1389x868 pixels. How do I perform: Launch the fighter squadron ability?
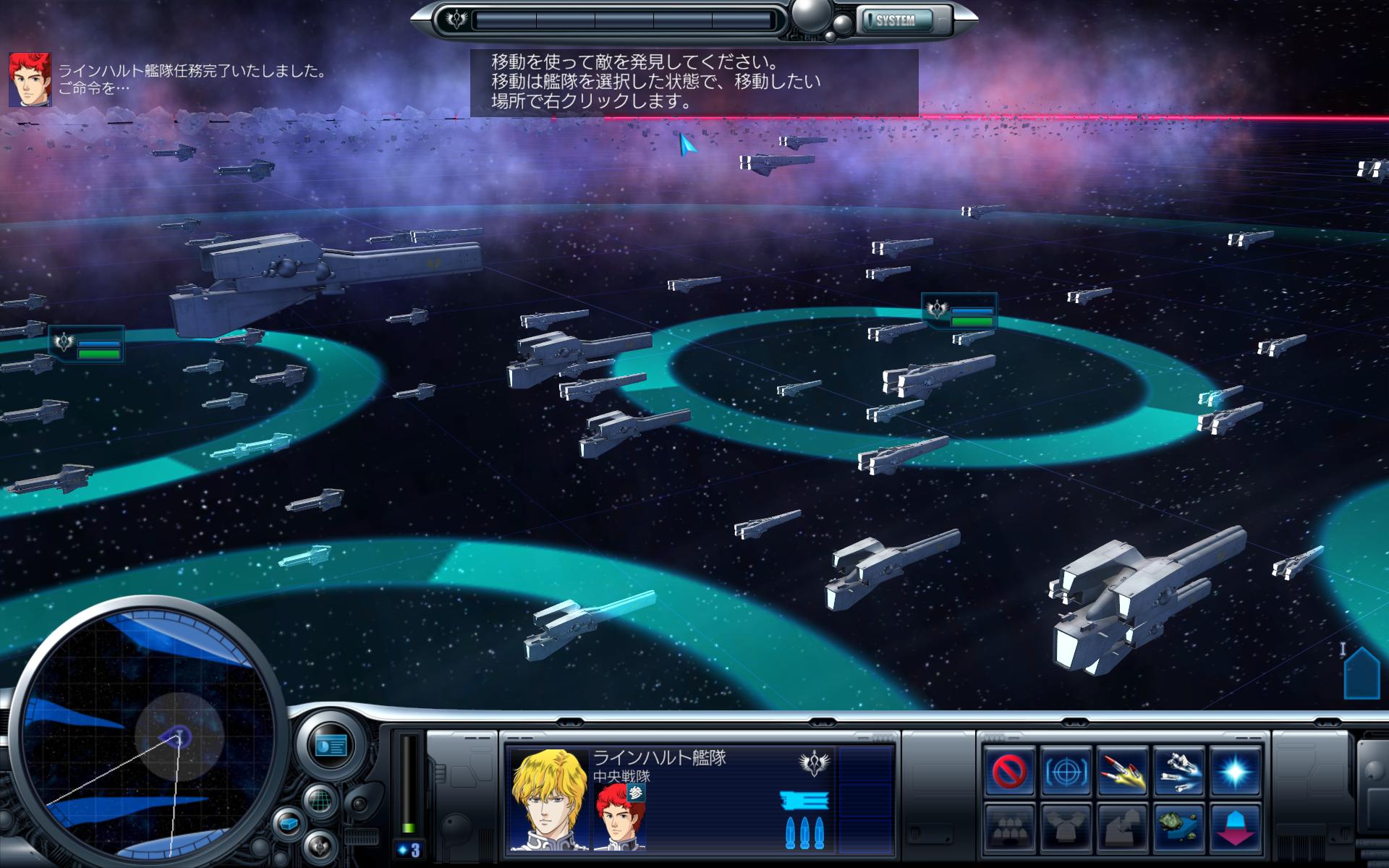(x=1179, y=772)
